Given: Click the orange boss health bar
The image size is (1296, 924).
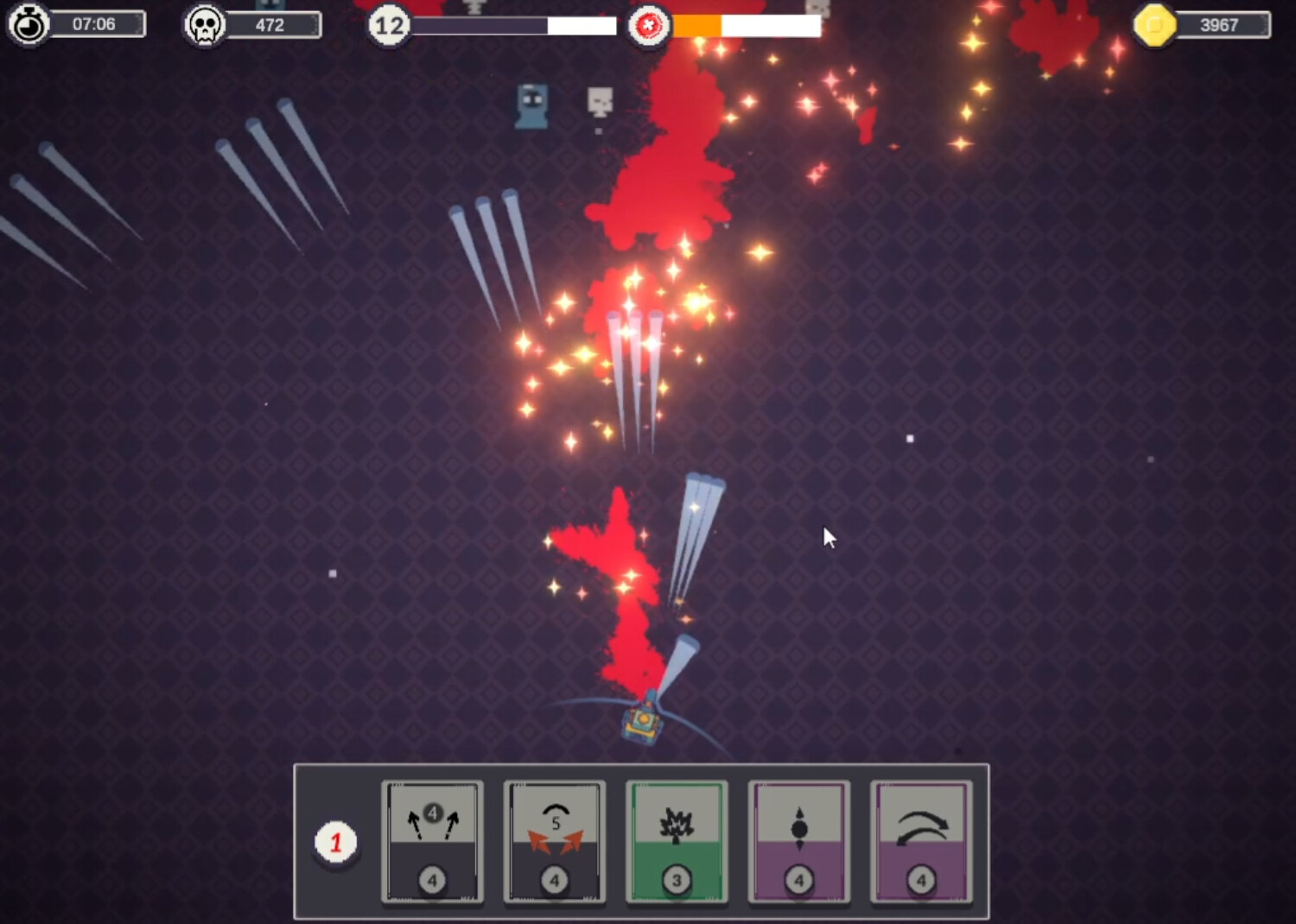Looking at the screenshot, I should [x=696, y=27].
